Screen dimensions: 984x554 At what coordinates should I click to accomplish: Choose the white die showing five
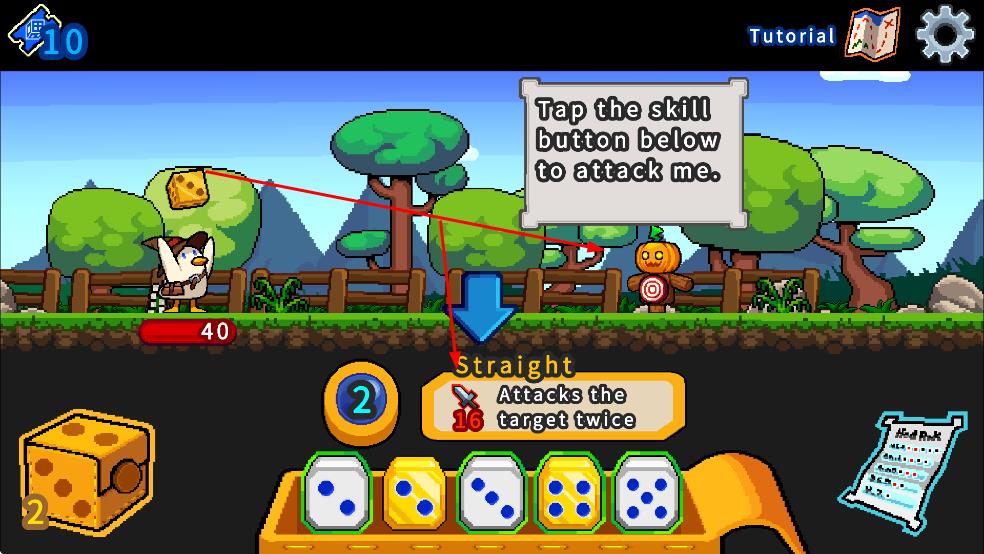coord(648,492)
